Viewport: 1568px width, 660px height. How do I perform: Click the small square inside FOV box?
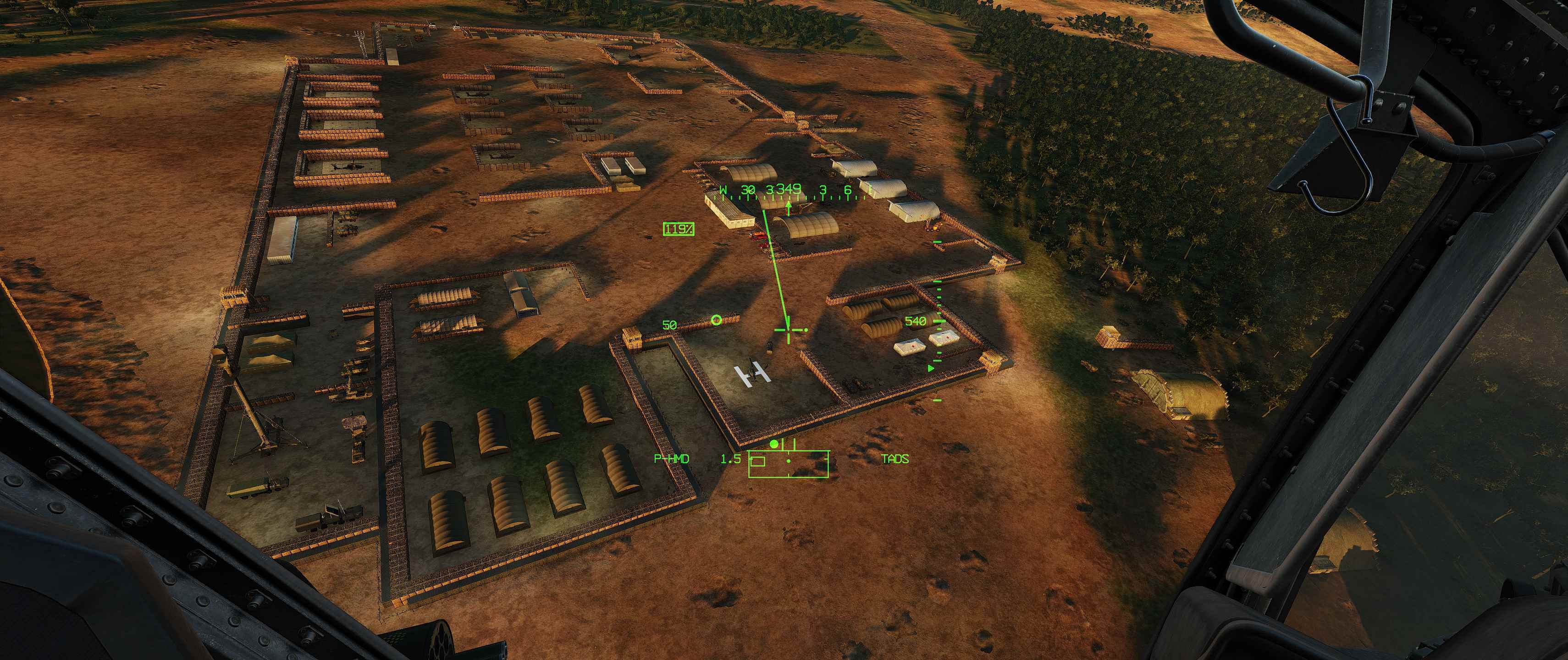pos(757,462)
